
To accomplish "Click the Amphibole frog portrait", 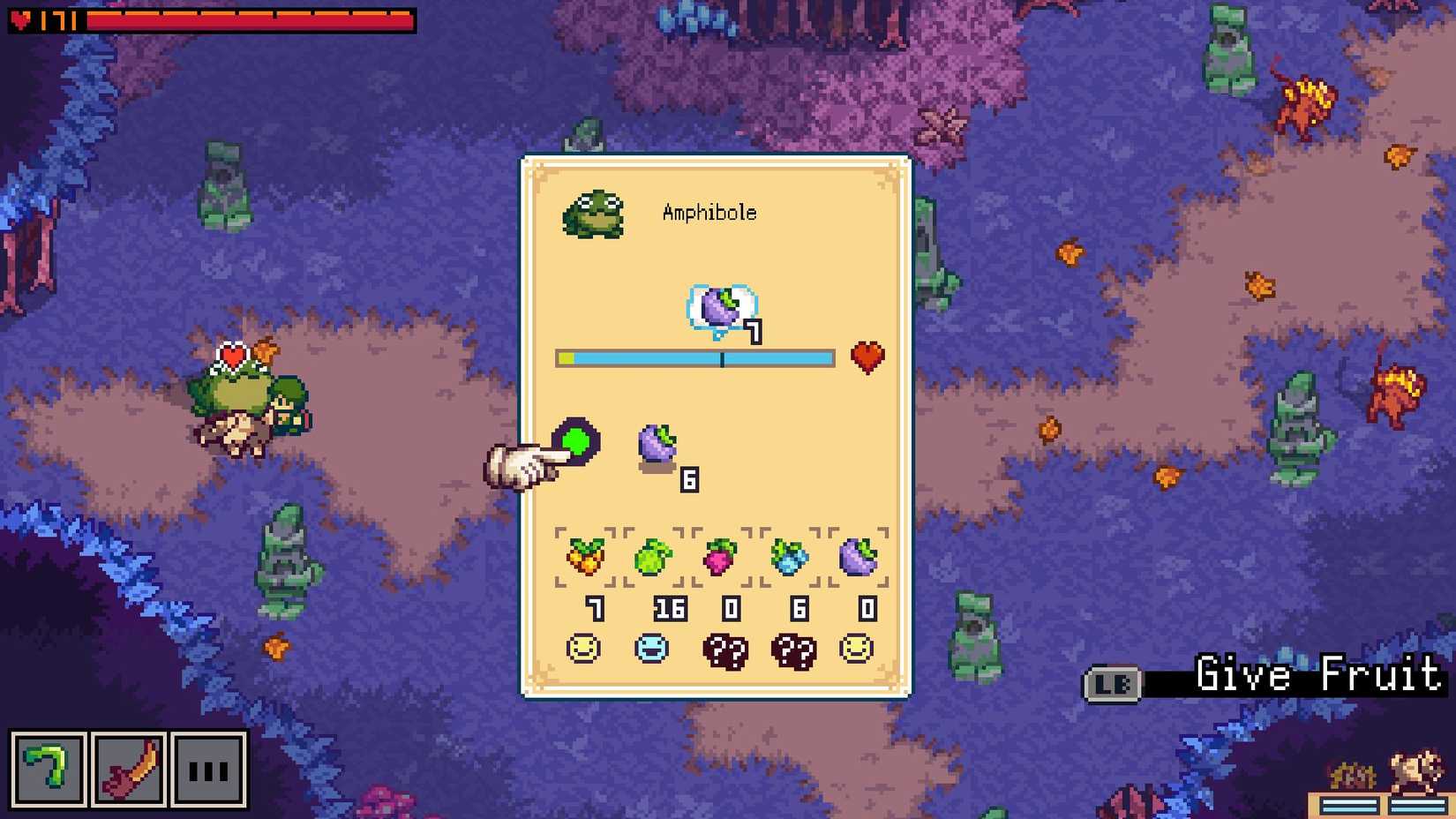I will tap(595, 214).
